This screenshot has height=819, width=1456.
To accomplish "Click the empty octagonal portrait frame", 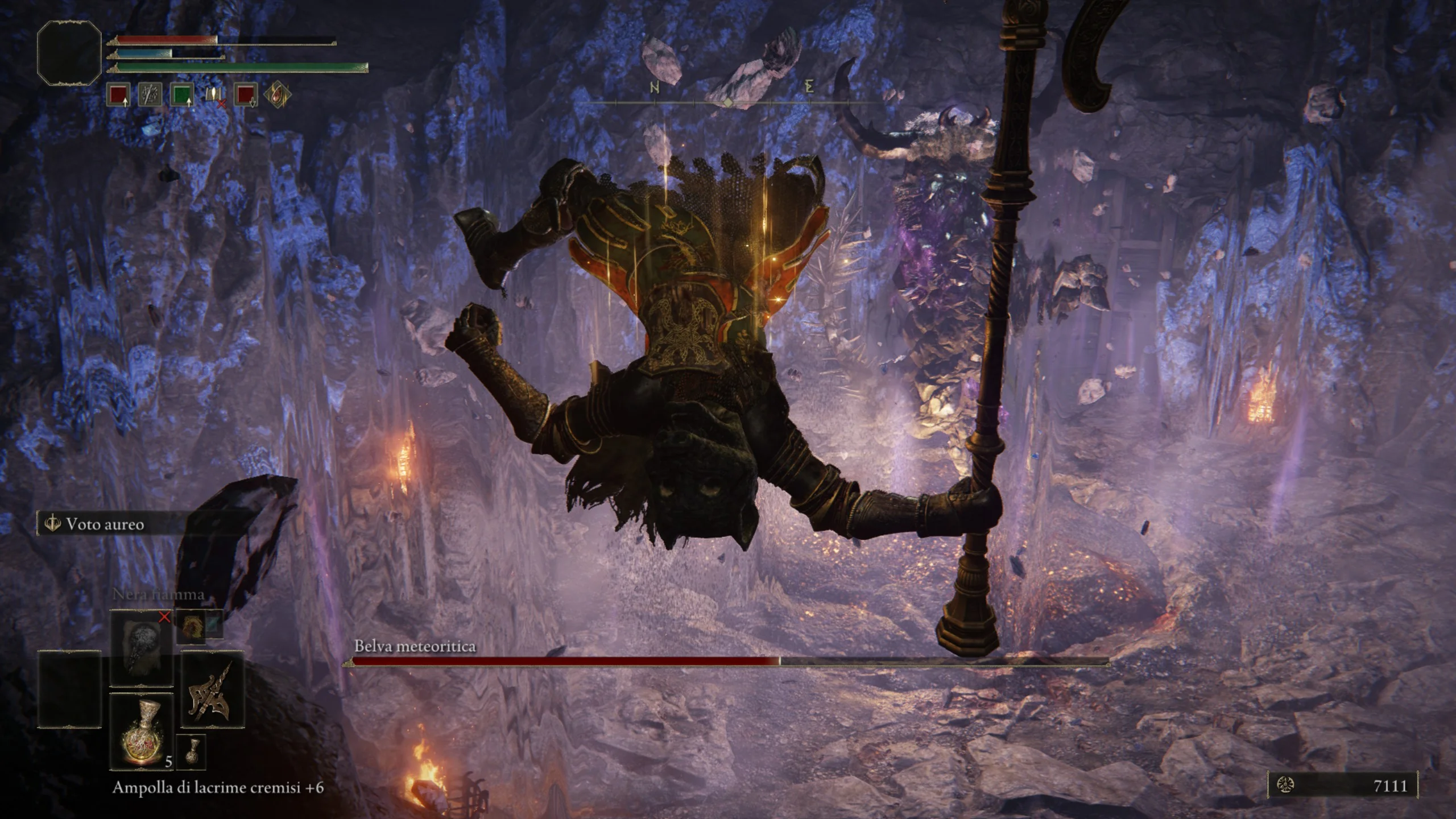I will [x=69, y=53].
